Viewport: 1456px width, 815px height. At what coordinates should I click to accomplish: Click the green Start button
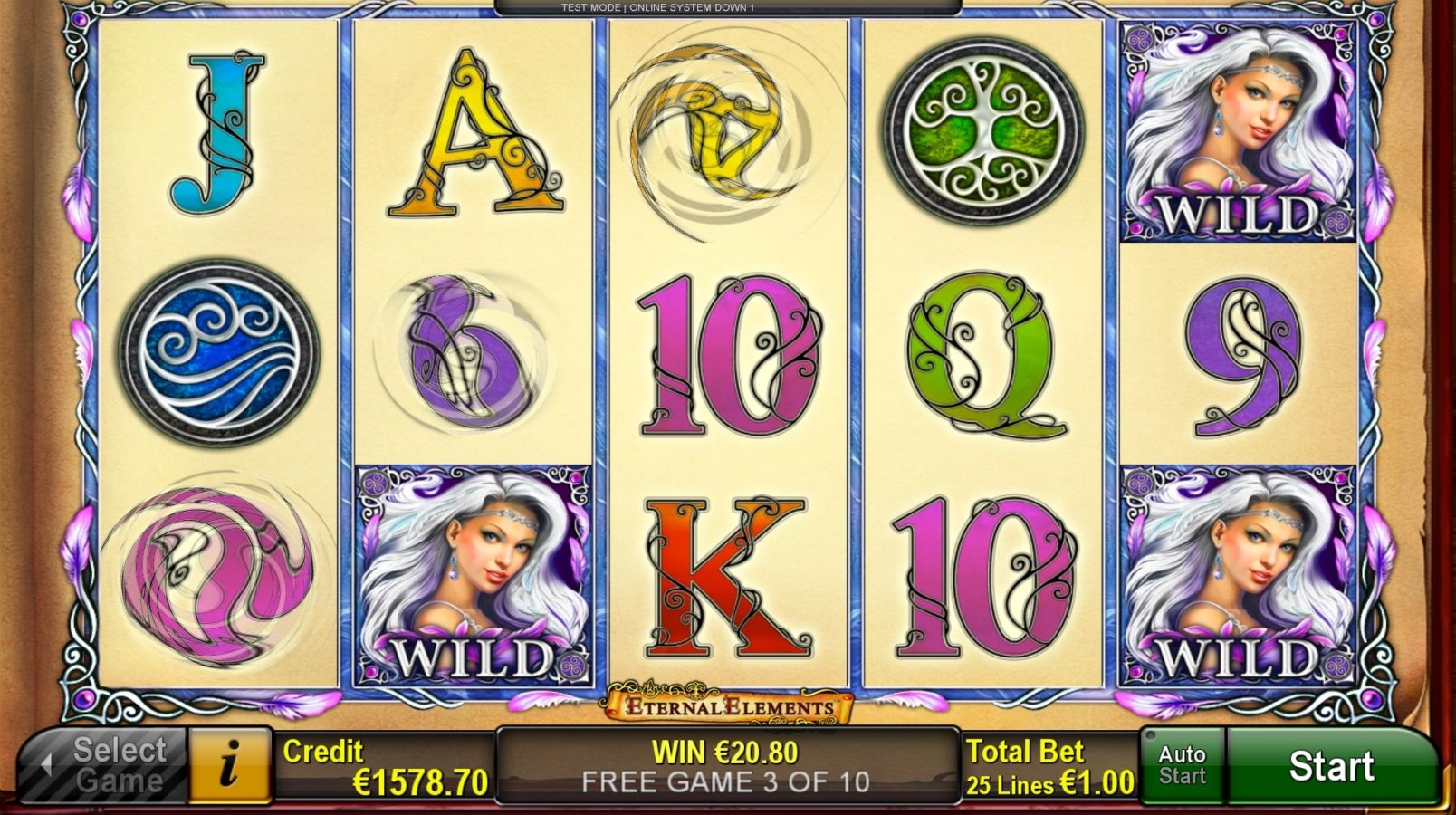click(x=1331, y=766)
